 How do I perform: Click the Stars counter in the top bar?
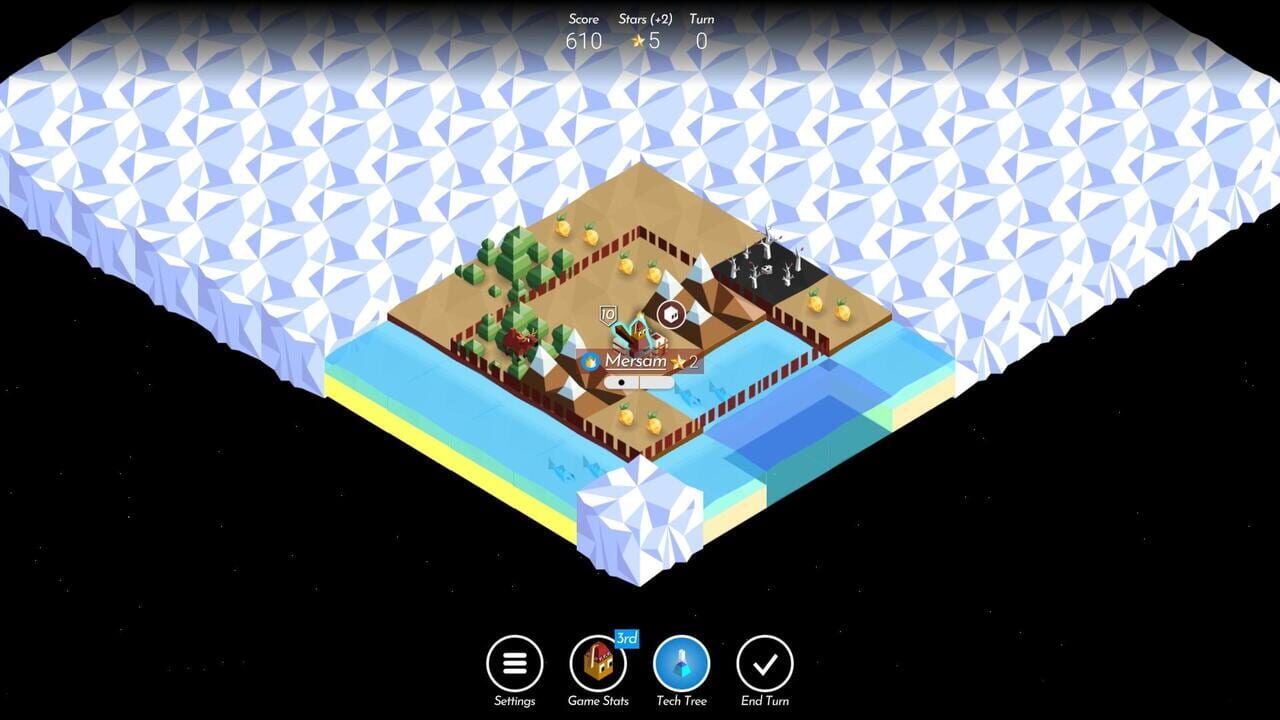click(x=643, y=42)
